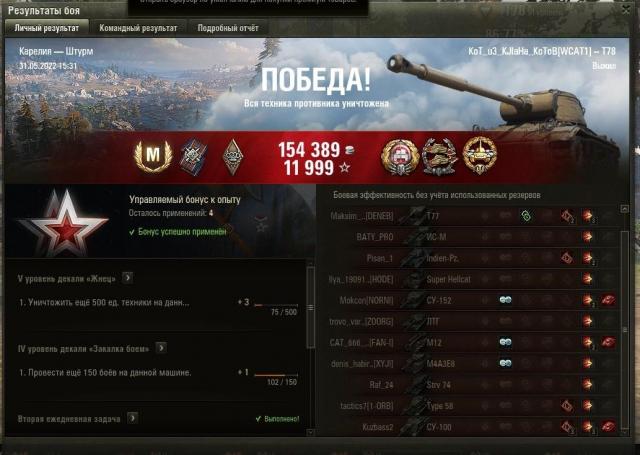Select Mokcon[NORNI] in the enemy list

click(470, 300)
